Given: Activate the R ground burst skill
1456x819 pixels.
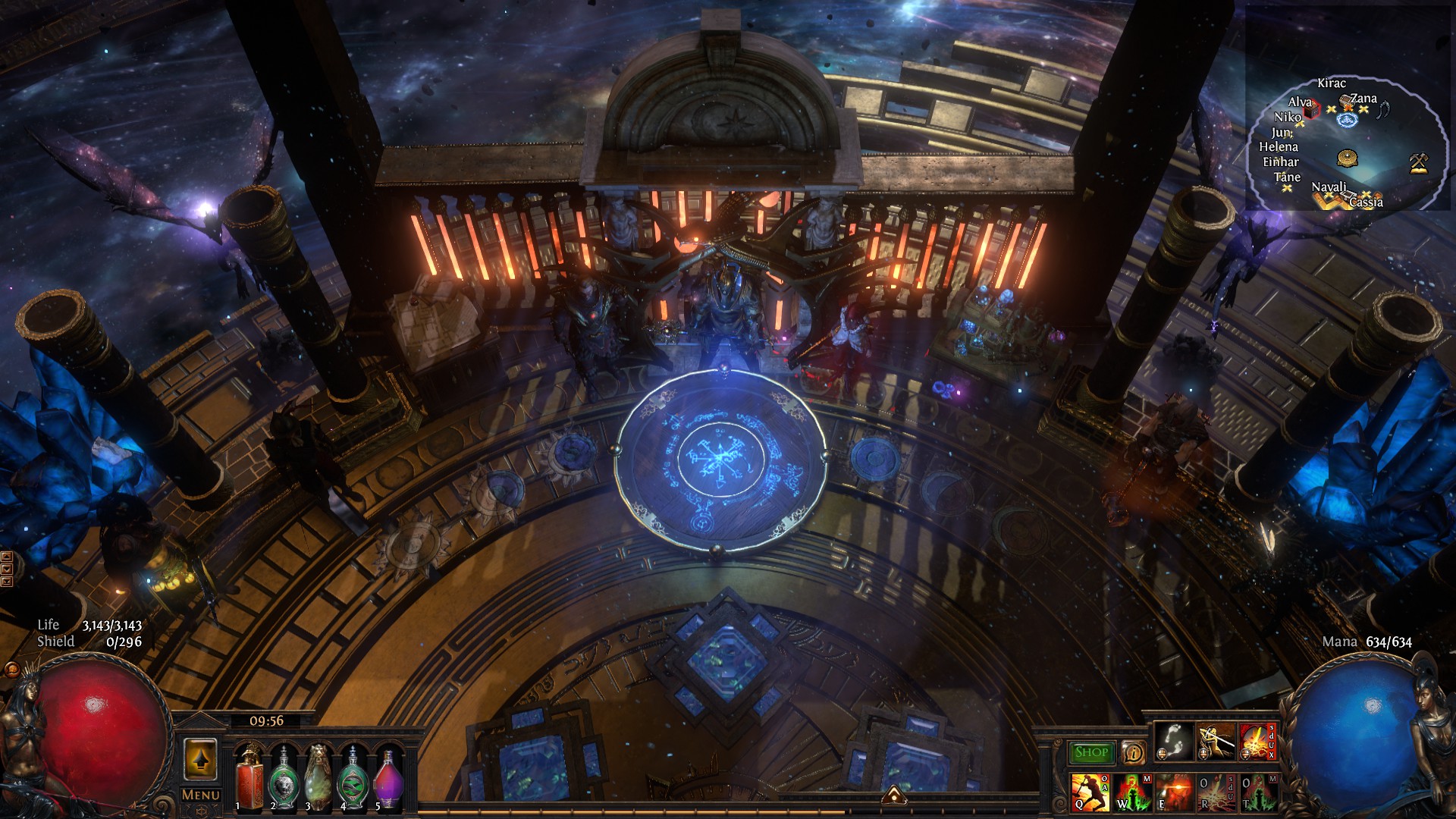Looking at the screenshot, I should click(1216, 792).
